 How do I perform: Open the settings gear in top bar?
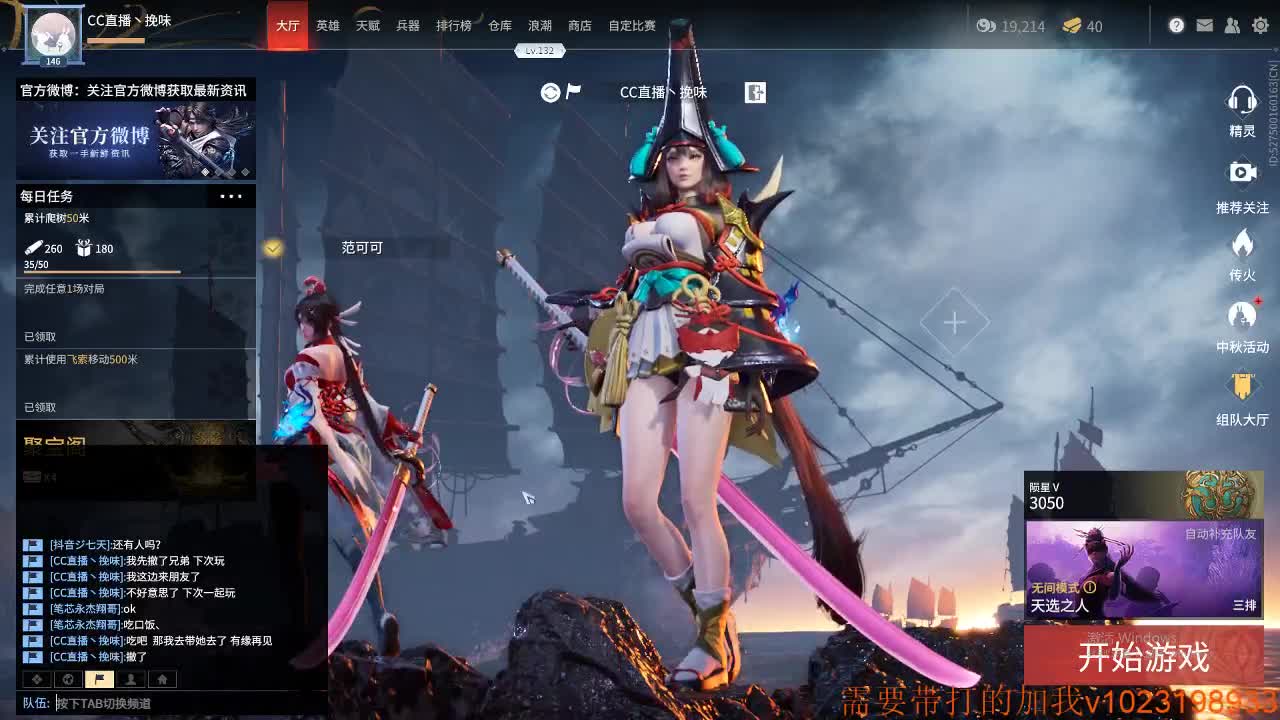[1260, 25]
